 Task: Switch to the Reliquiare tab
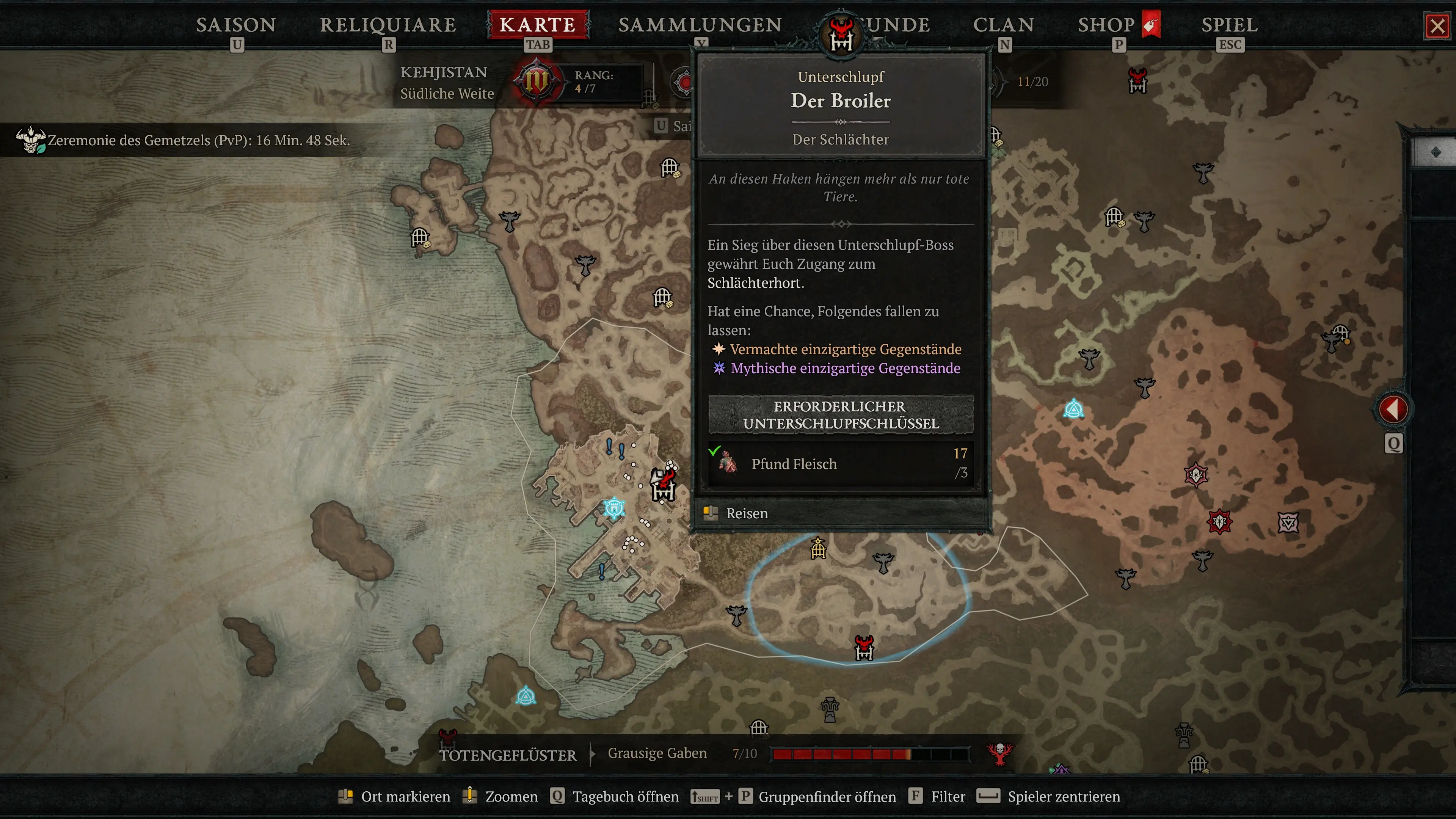point(388,25)
